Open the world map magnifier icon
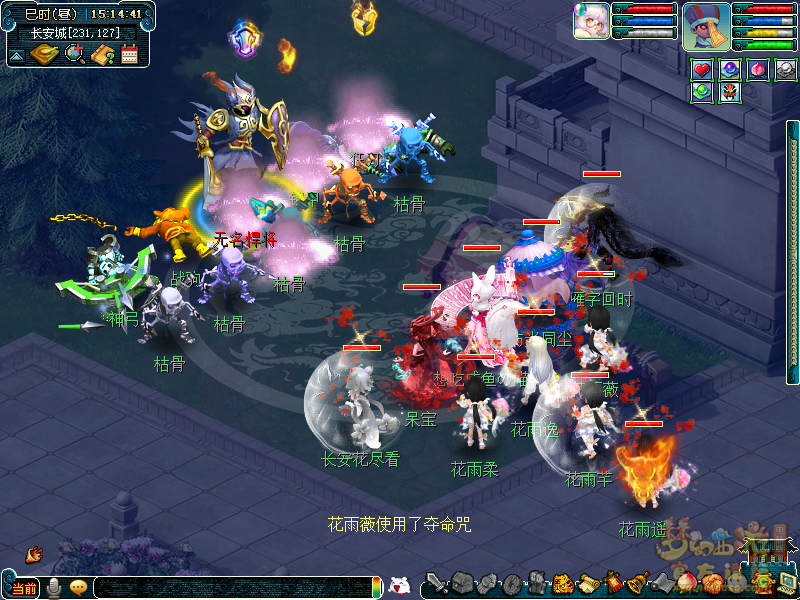 click(74, 54)
